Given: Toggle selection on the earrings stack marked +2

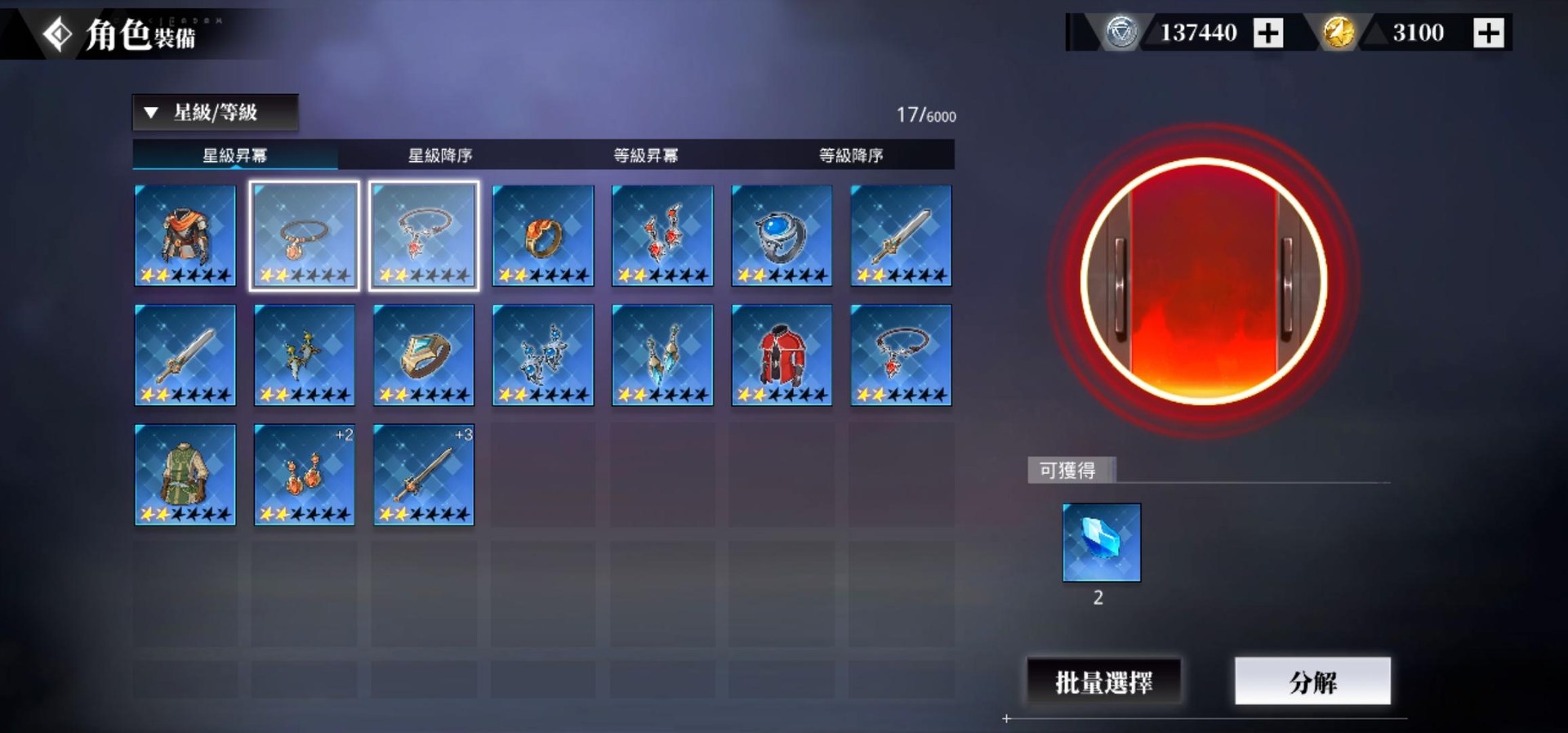Looking at the screenshot, I should 304,474.
